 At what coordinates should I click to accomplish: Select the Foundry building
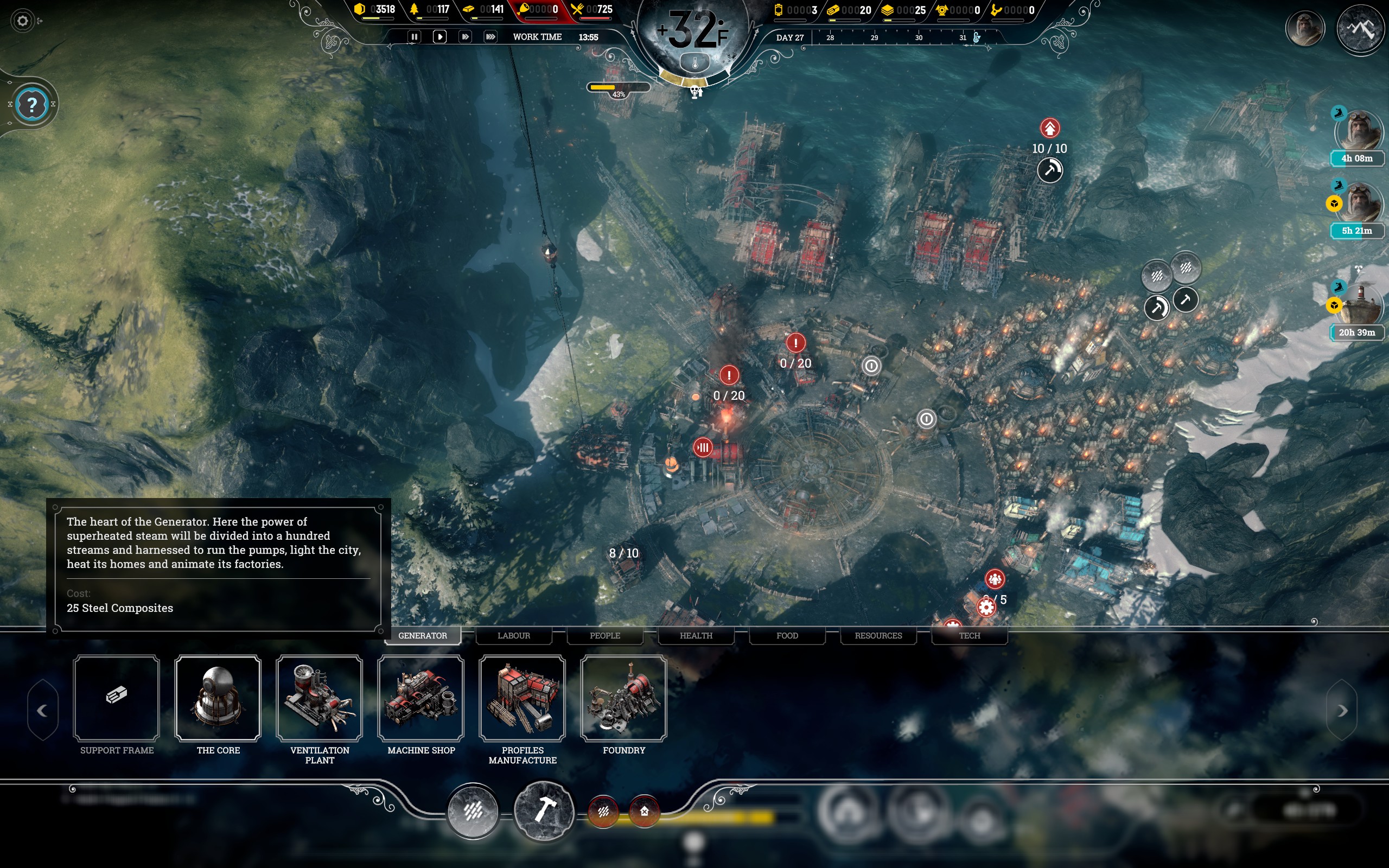624,698
